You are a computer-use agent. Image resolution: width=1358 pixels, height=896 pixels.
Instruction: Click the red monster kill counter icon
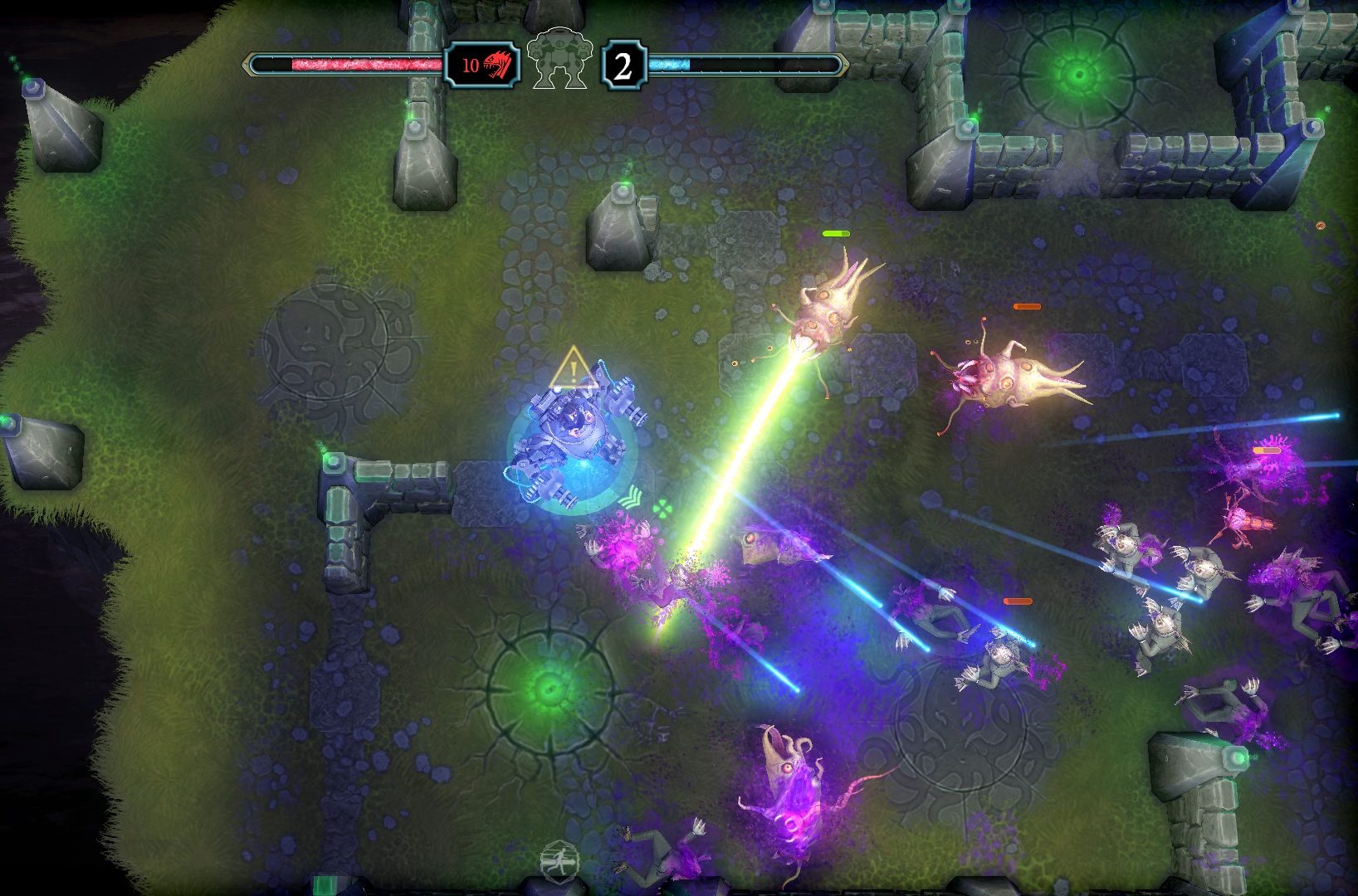497,65
